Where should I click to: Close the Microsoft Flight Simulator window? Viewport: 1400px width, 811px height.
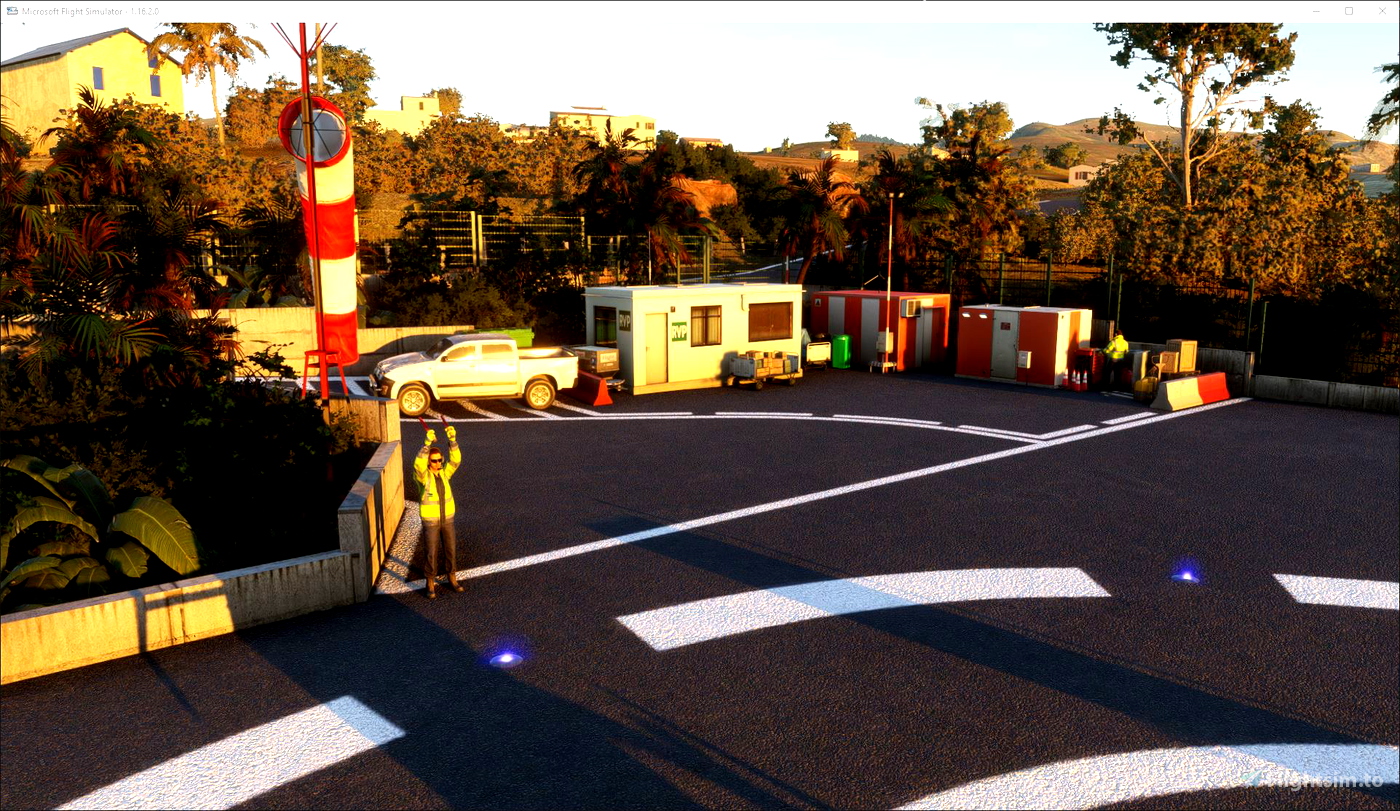pyautogui.click(x=1380, y=11)
